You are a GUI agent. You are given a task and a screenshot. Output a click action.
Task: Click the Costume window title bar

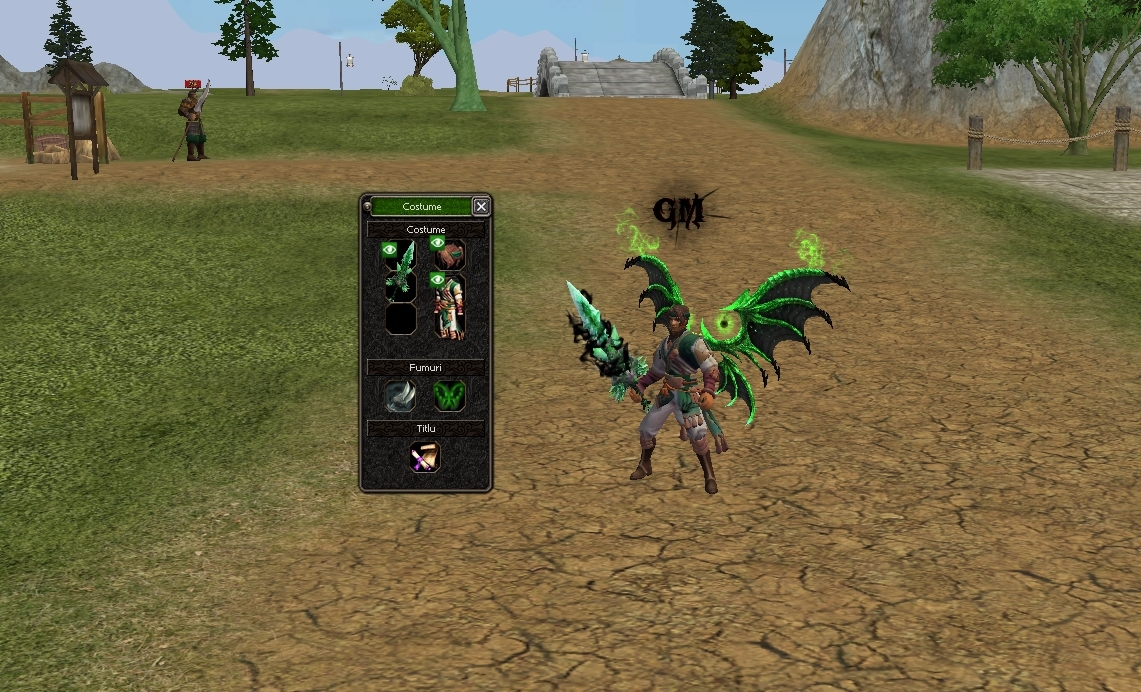tap(421, 206)
